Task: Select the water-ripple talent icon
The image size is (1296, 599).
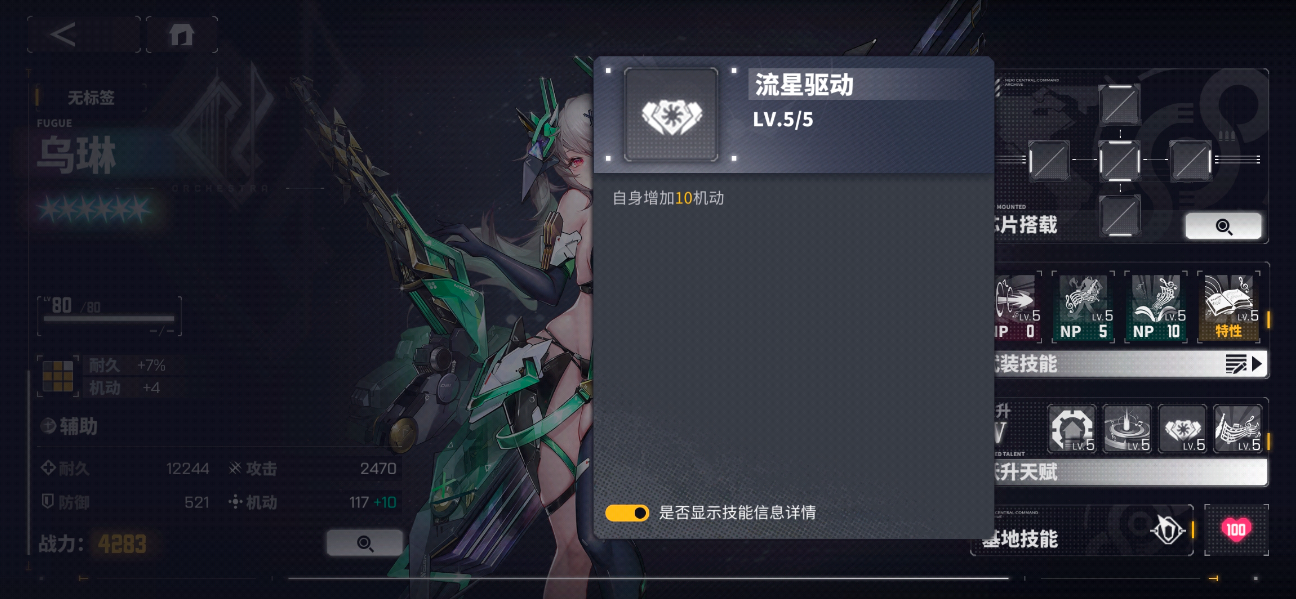Action: pyautogui.click(x=1128, y=429)
